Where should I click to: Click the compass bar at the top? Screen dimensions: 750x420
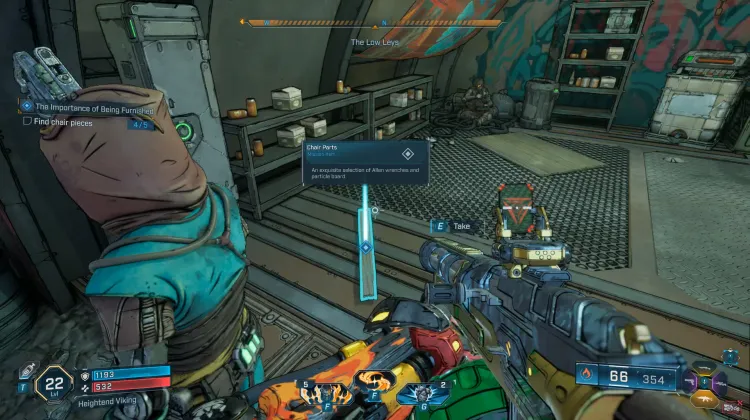374,22
